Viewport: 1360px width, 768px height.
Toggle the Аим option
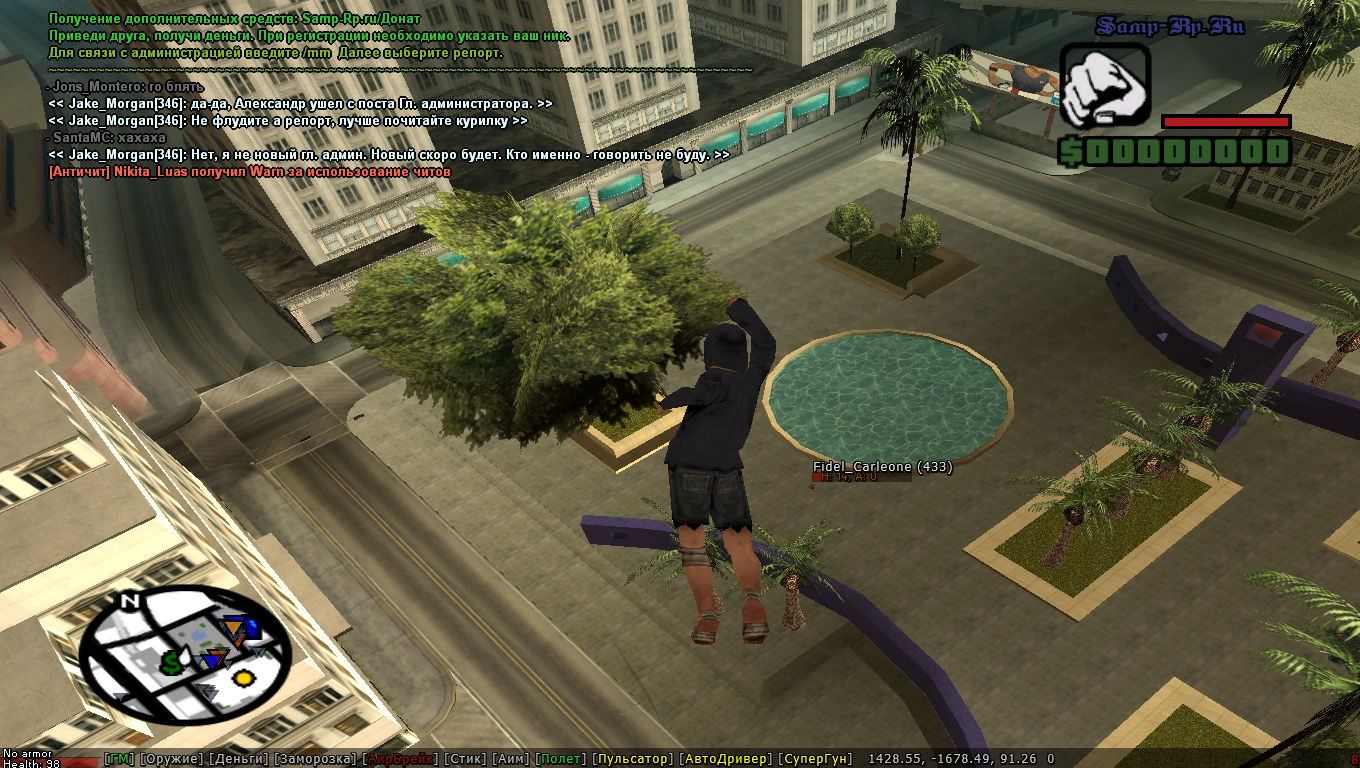coord(511,759)
